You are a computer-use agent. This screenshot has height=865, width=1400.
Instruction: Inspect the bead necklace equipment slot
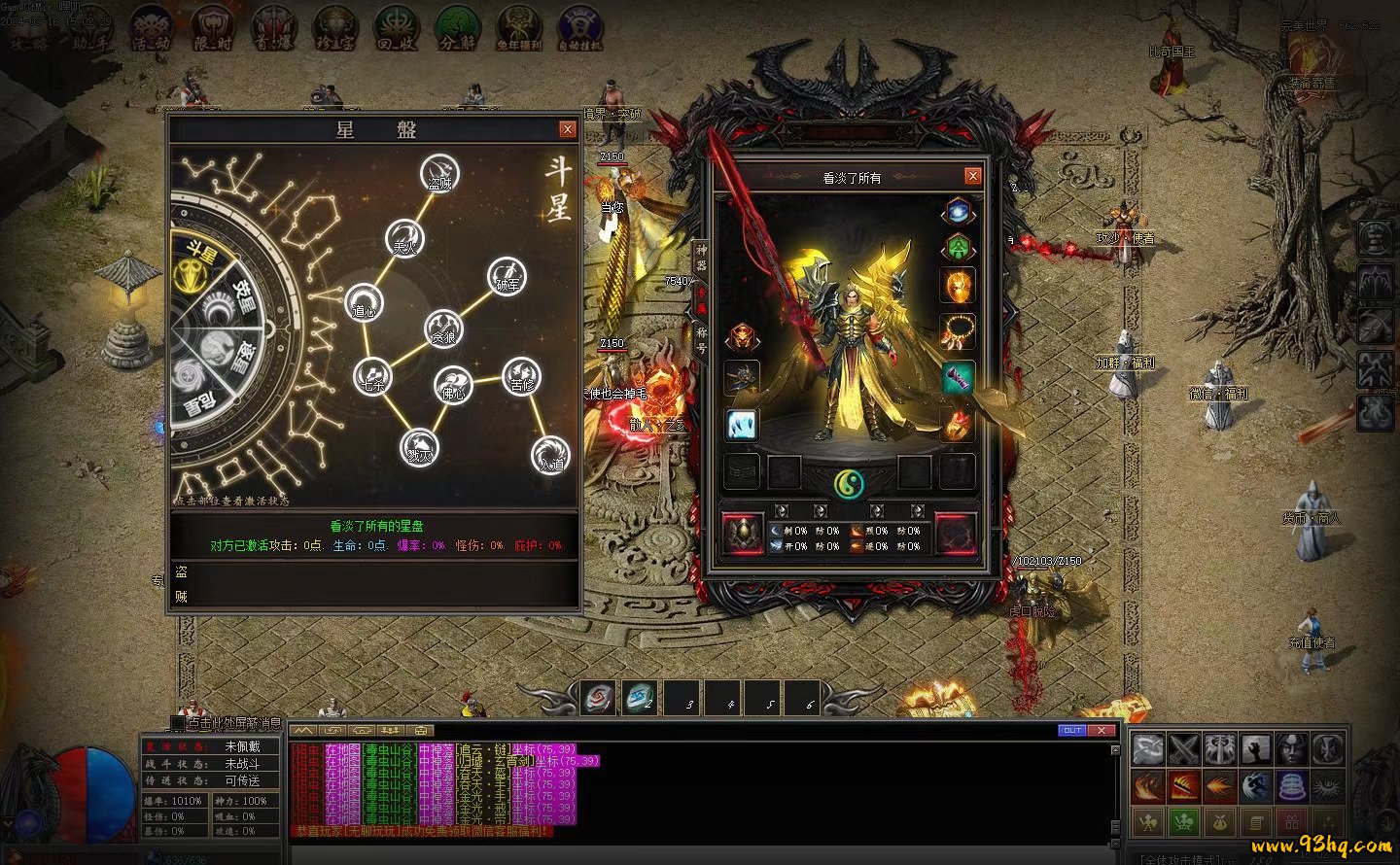point(957,332)
